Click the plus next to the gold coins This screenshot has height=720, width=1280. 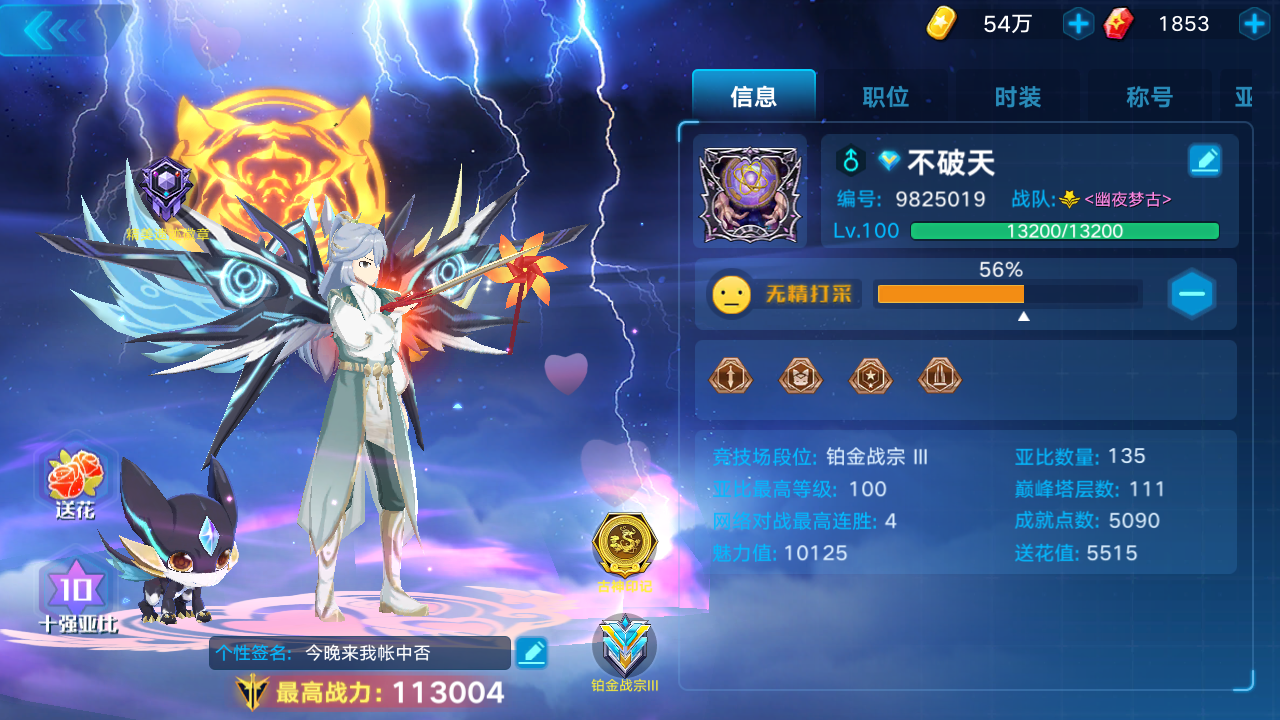tap(1077, 23)
